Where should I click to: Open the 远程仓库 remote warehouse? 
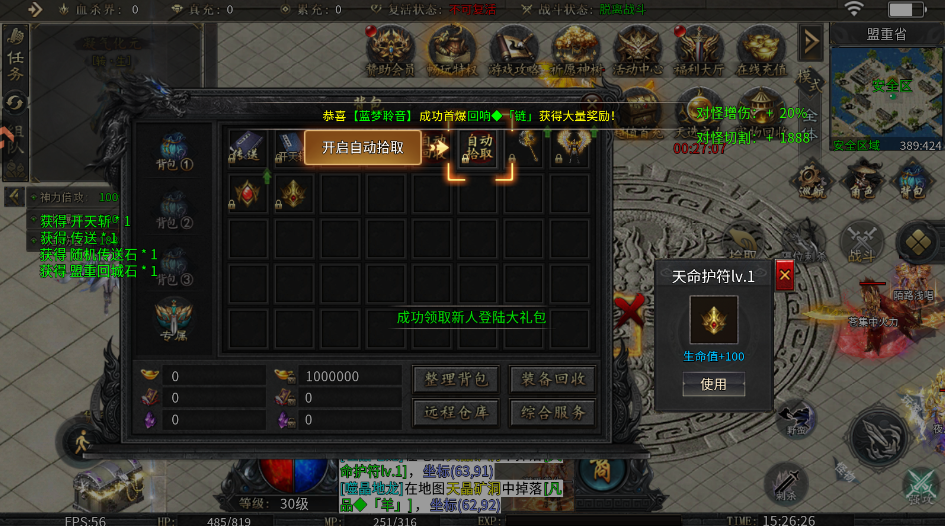tap(456, 413)
